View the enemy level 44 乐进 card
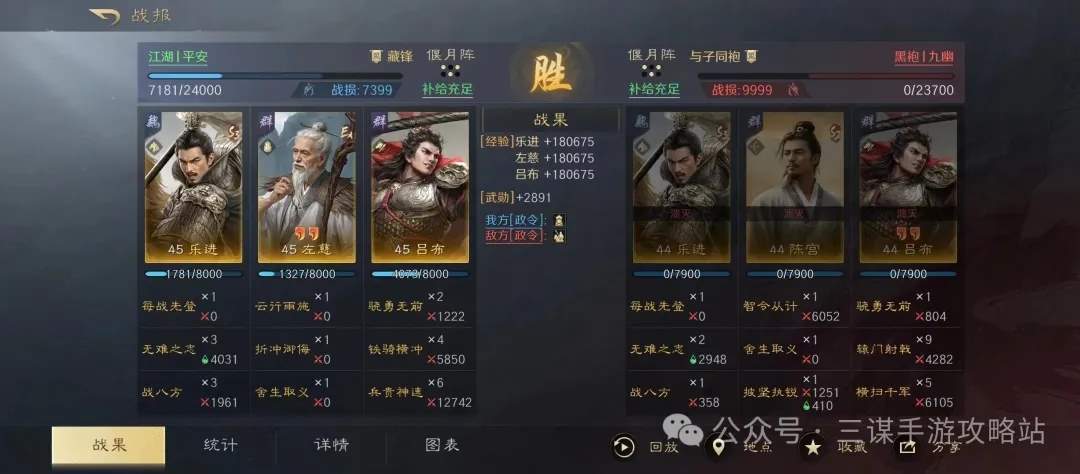The image size is (1080, 474). (x=680, y=187)
